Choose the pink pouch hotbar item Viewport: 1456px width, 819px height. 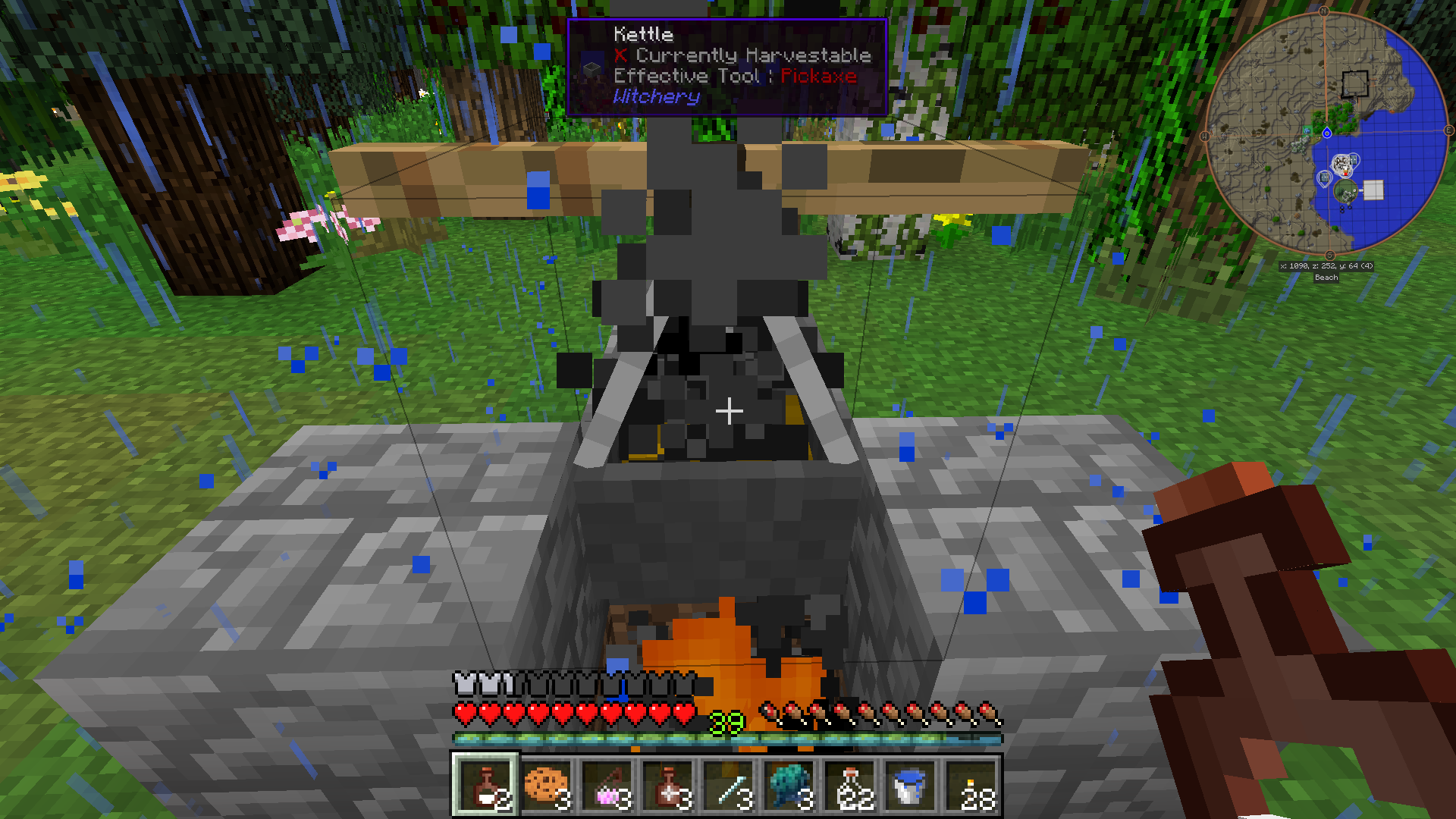[x=607, y=786]
